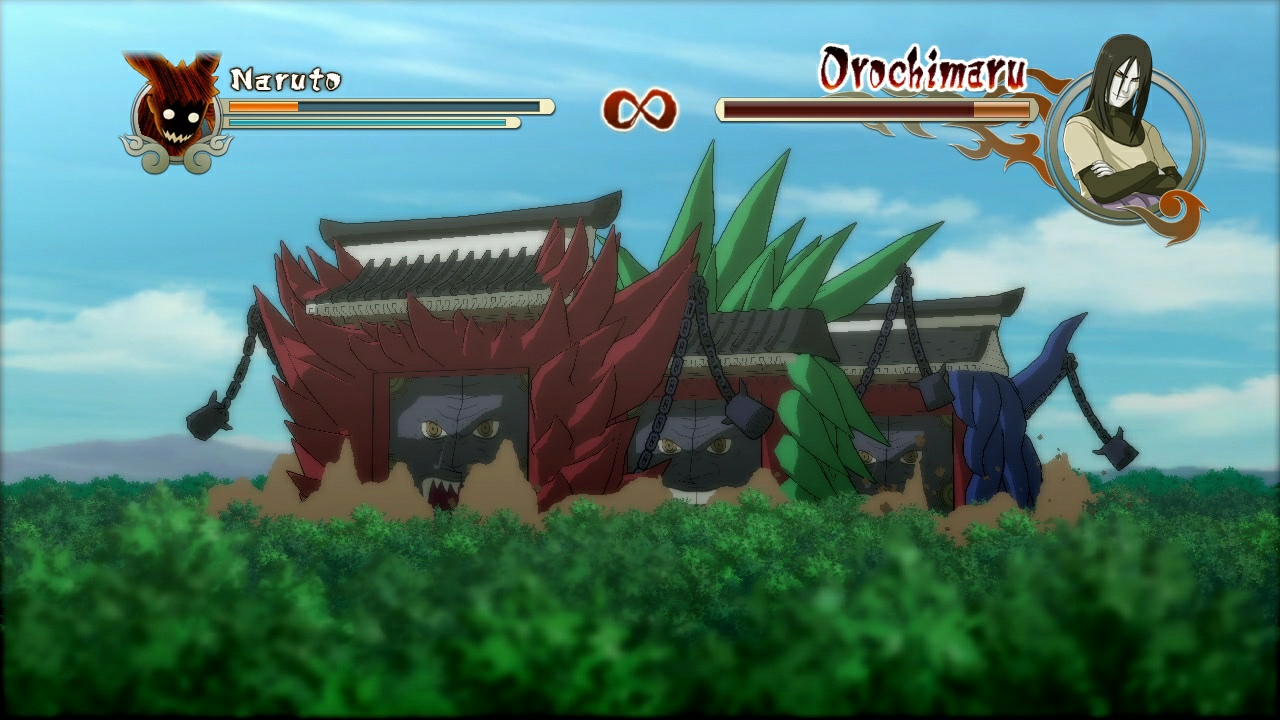1280x720 pixels.
Task: Select the Naruto name label
Action: point(283,77)
